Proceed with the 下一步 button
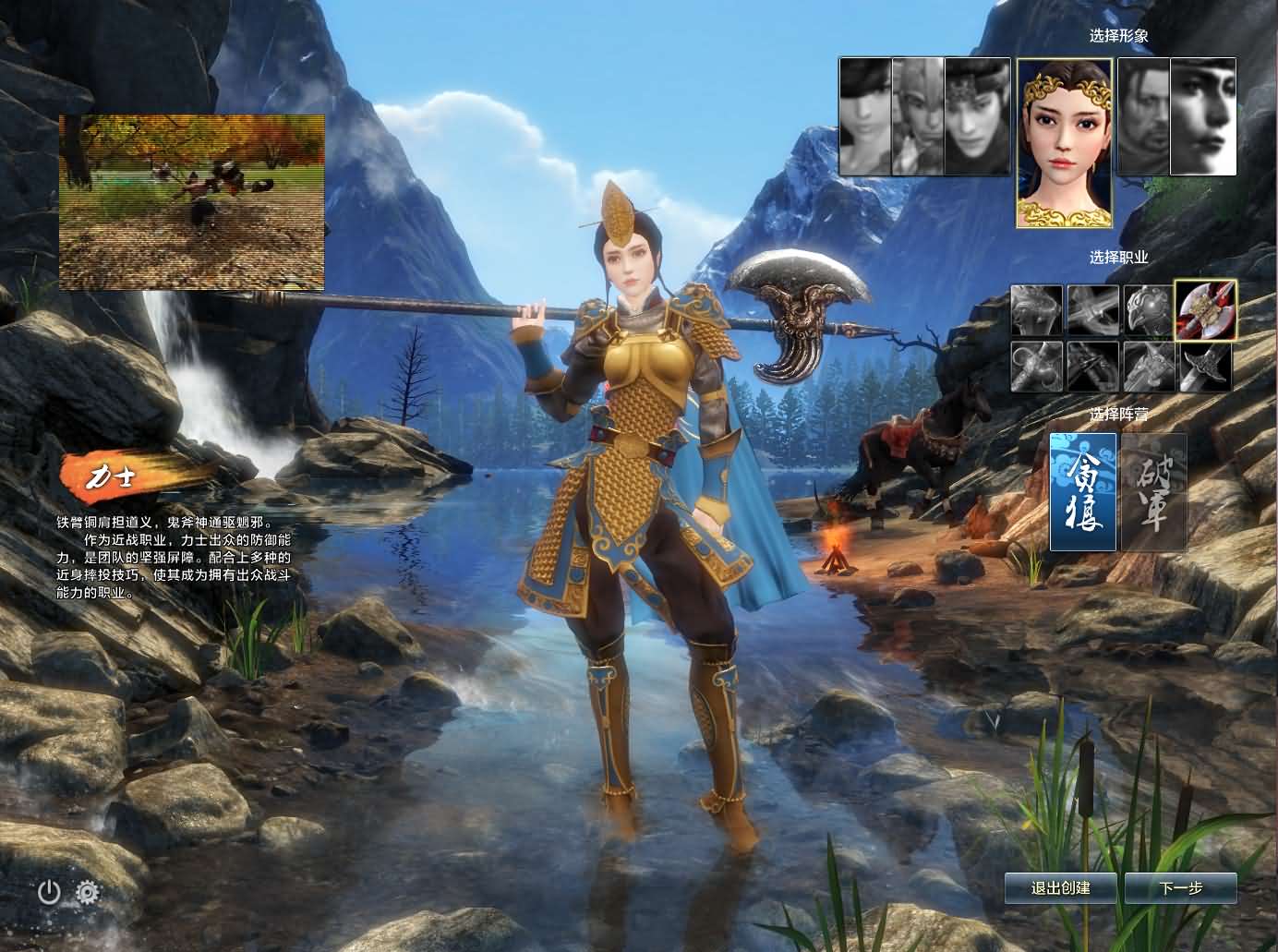Image resolution: width=1278 pixels, height=952 pixels. point(1181,887)
